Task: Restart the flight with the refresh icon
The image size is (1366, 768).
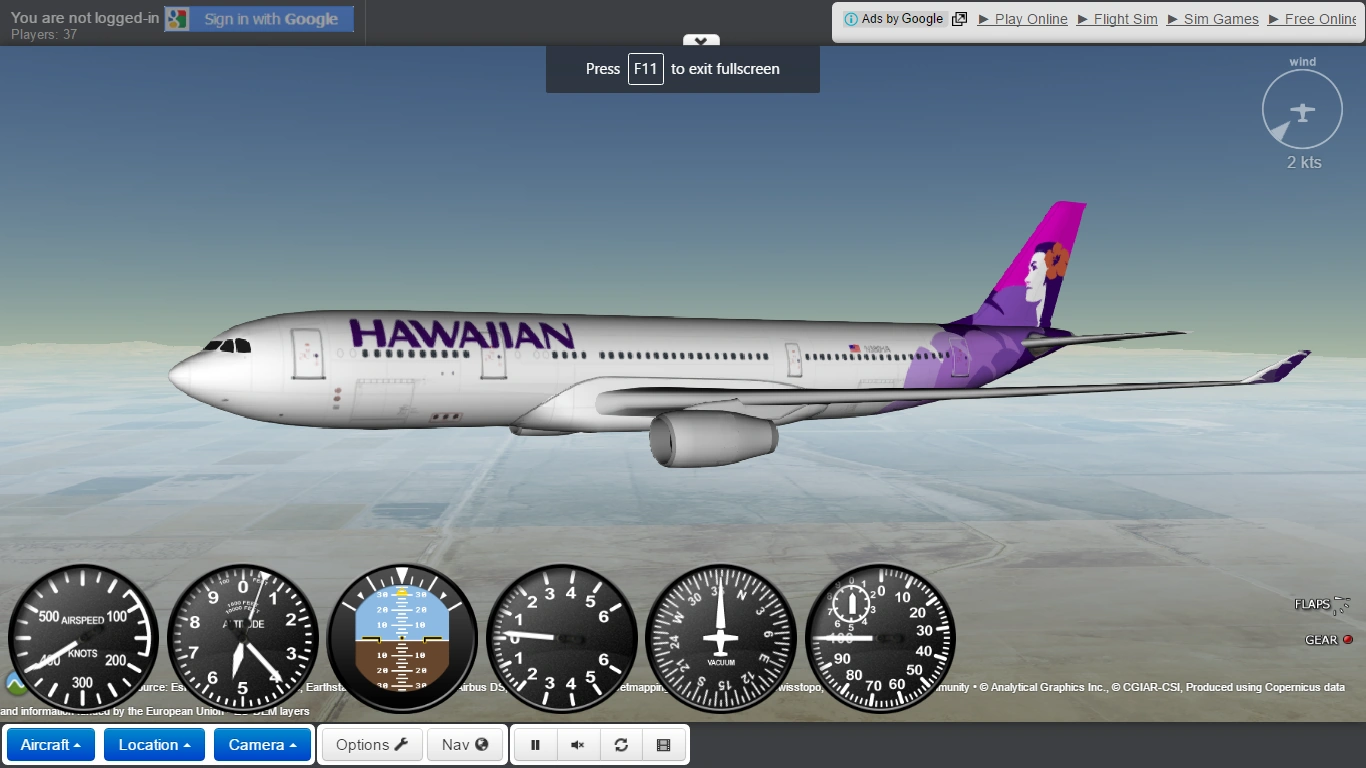Action: [621, 744]
